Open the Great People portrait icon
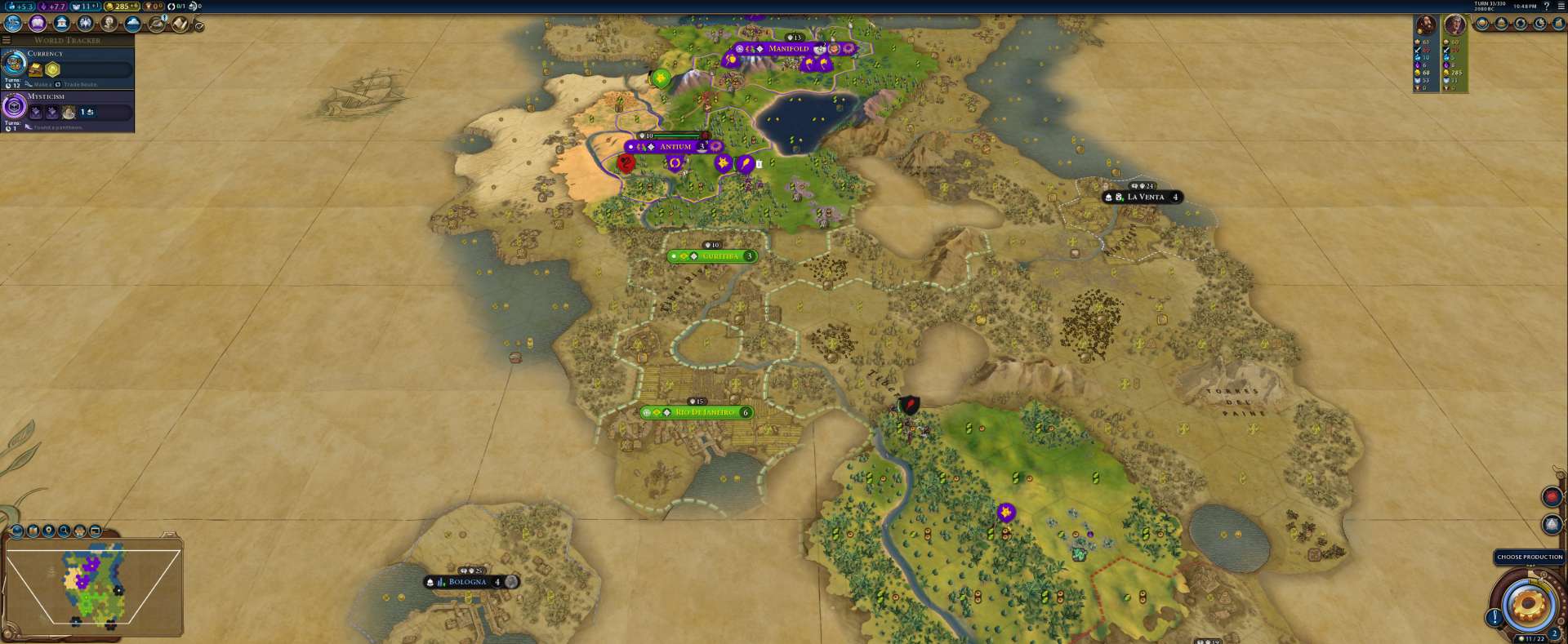 109,24
